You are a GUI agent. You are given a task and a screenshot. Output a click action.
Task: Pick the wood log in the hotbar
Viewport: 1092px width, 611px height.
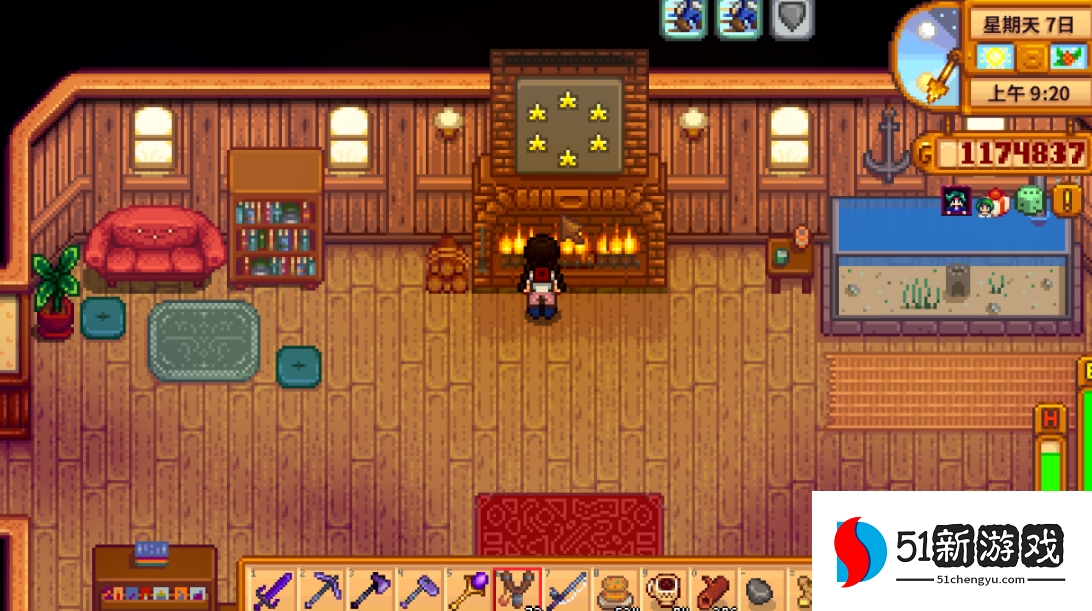[x=713, y=590]
